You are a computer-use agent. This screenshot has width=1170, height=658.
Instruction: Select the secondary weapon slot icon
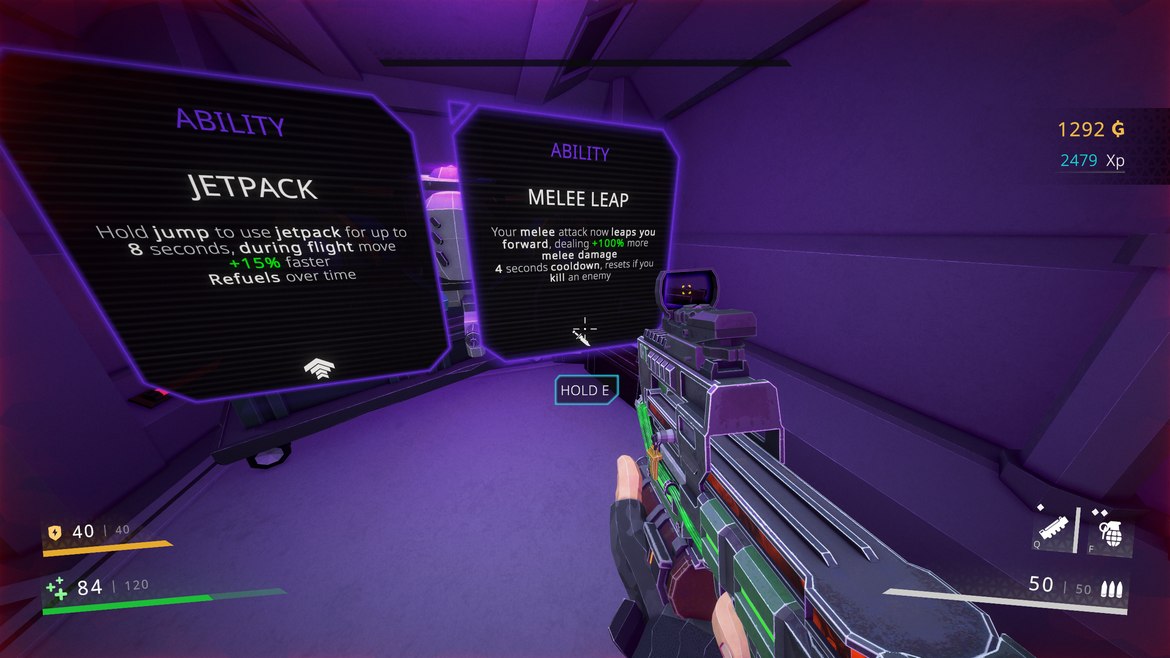(x=1052, y=528)
